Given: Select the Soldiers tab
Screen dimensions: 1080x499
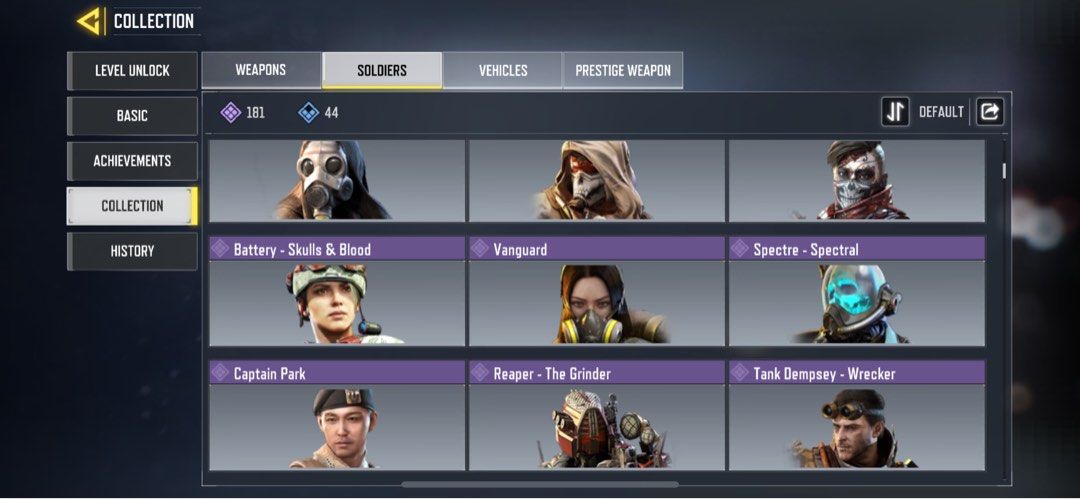Looking at the screenshot, I should [382, 70].
